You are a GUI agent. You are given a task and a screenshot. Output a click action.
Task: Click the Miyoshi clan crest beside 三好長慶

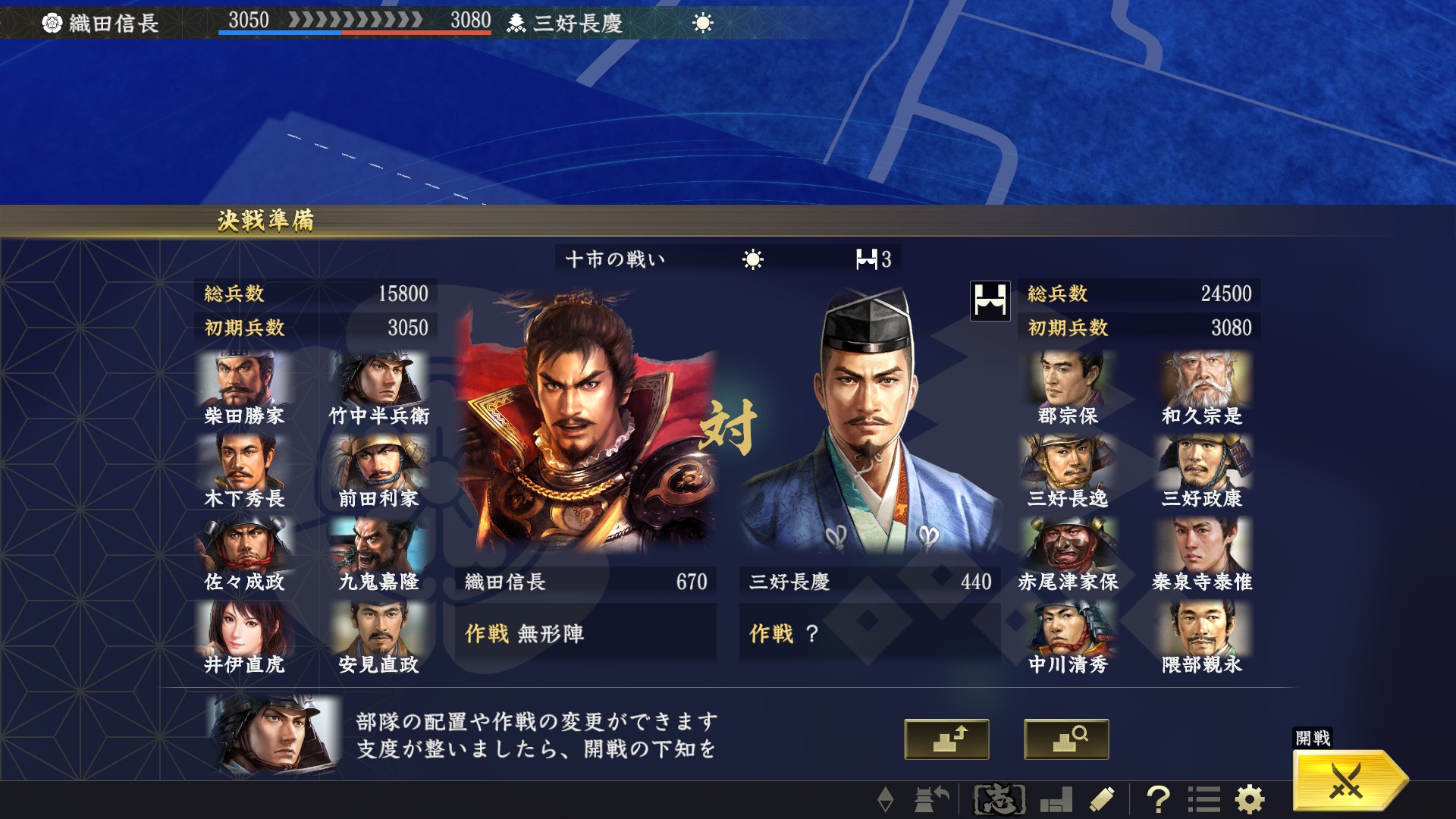pyautogui.click(x=518, y=23)
